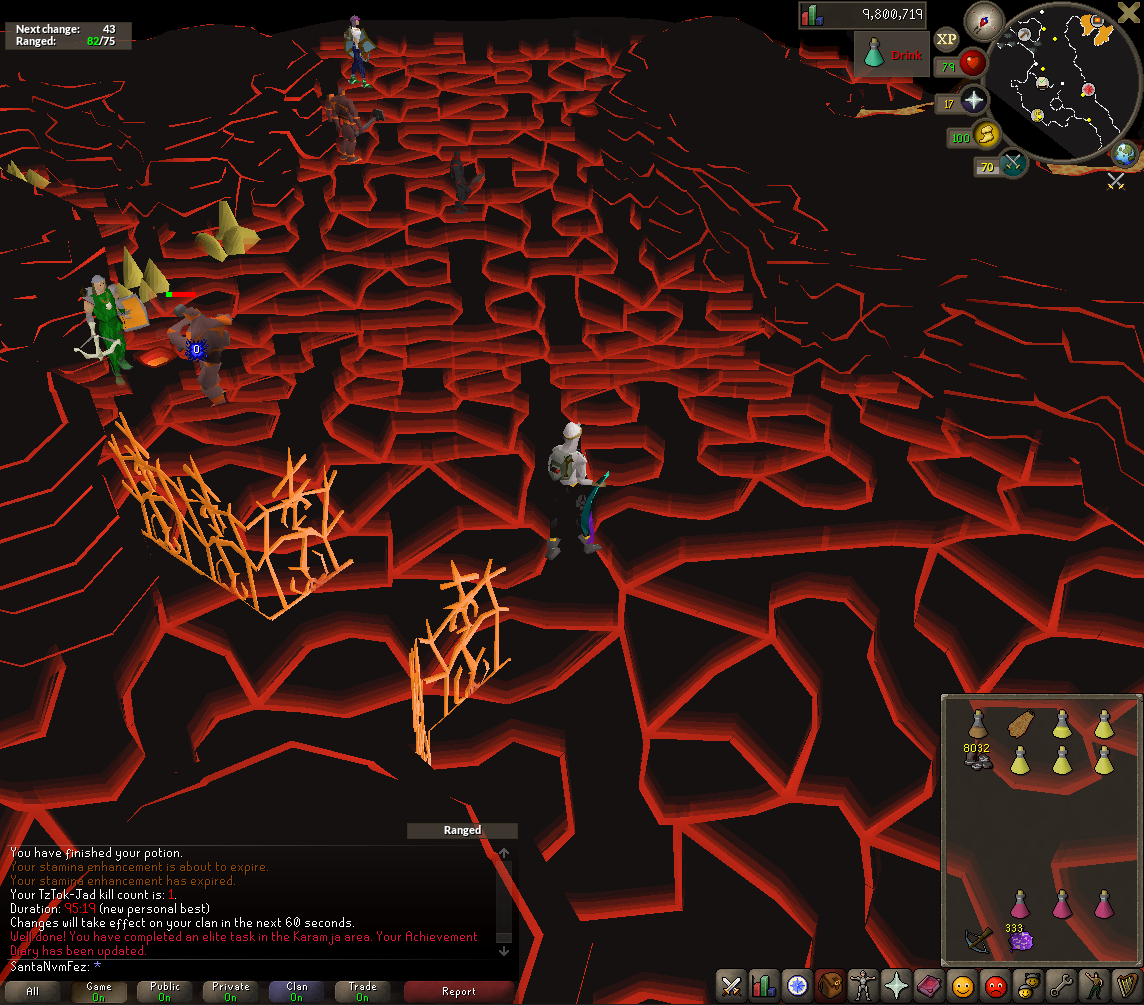Image resolution: width=1144 pixels, height=1005 pixels.
Task: Click the Drink potion button
Action: click(x=890, y=55)
